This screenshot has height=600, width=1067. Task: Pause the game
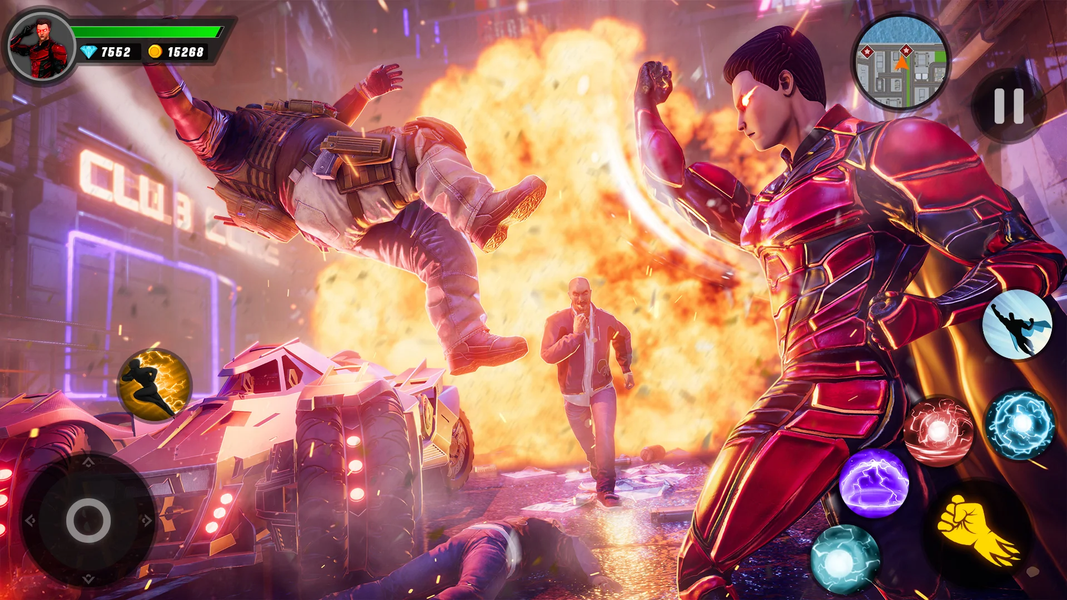click(x=1007, y=106)
